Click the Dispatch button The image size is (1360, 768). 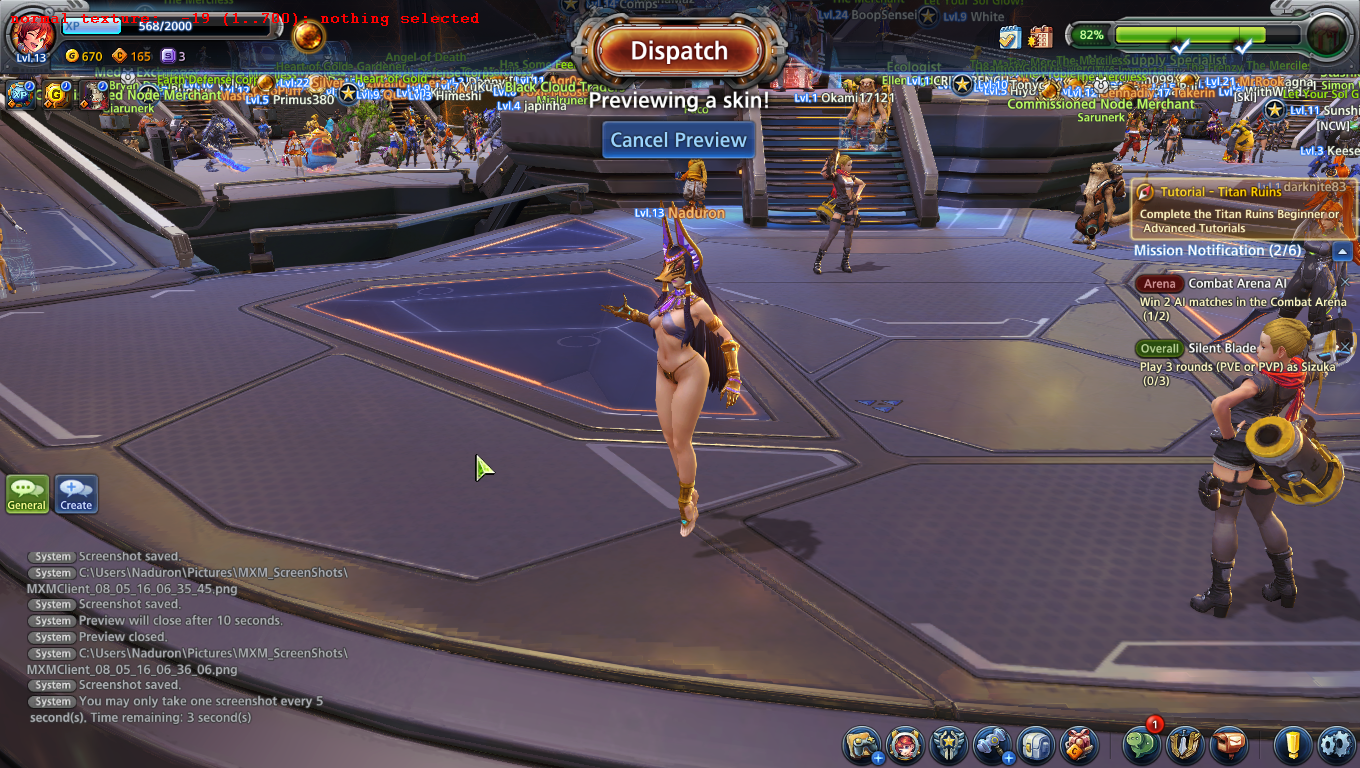(x=679, y=51)
